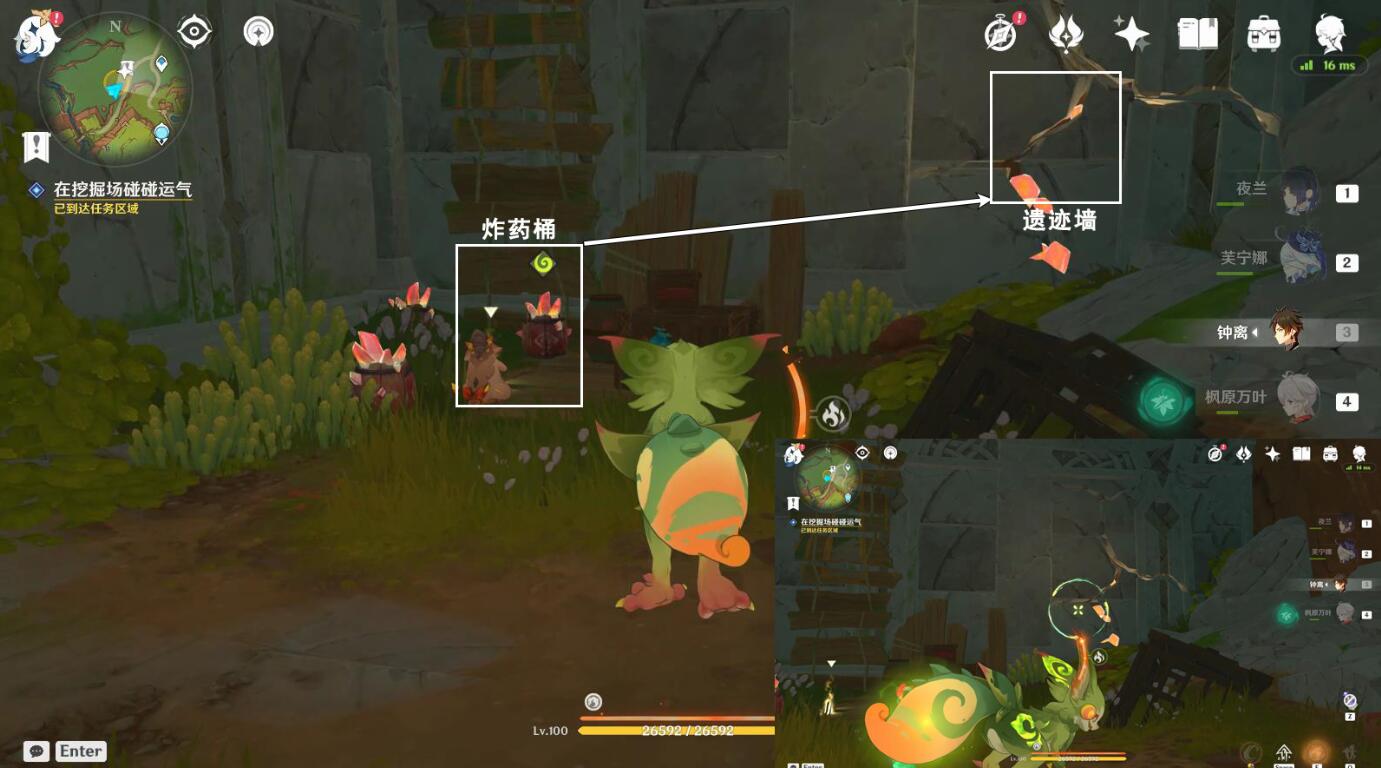Image resolution: width=1381 pixels, height=768 pixels.
Task: Switch to party member 枫原万叶
Action: coord(1300,400)
